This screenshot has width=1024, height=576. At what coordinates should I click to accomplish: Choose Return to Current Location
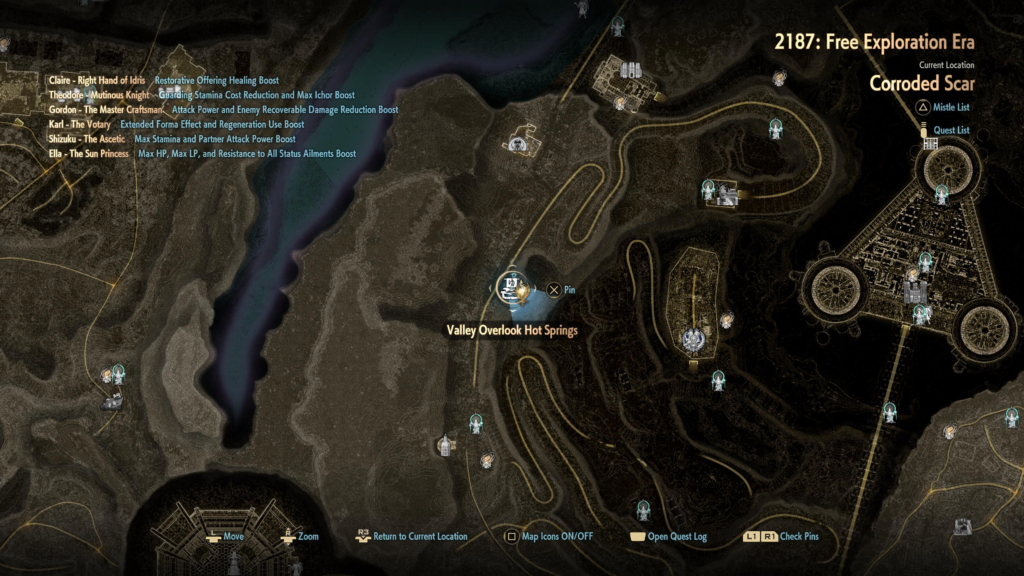point(410,537)
